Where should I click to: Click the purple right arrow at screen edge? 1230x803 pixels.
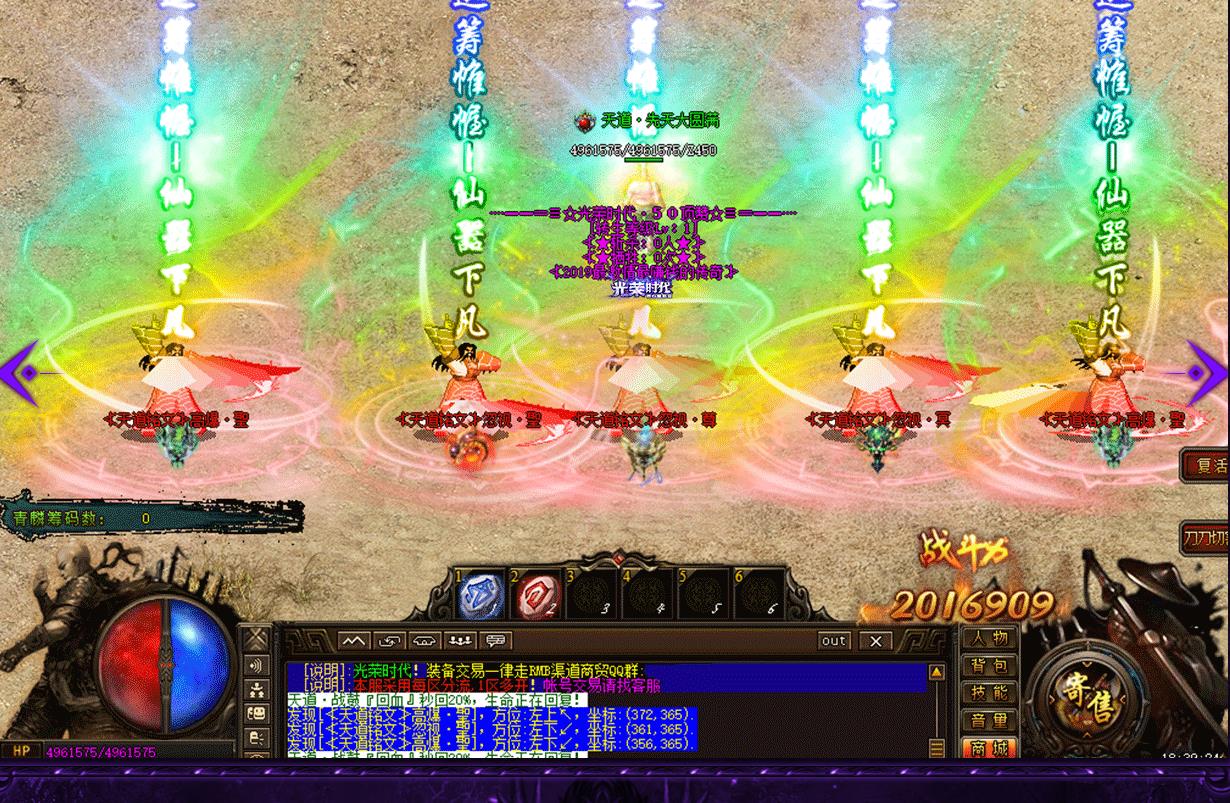click(1208, 373)
